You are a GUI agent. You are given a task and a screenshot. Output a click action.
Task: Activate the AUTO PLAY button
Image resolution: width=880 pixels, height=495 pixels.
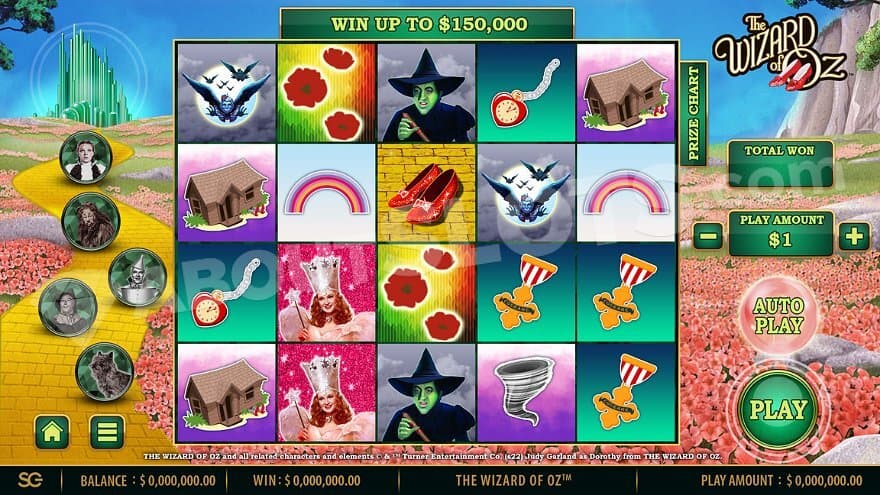778,314
